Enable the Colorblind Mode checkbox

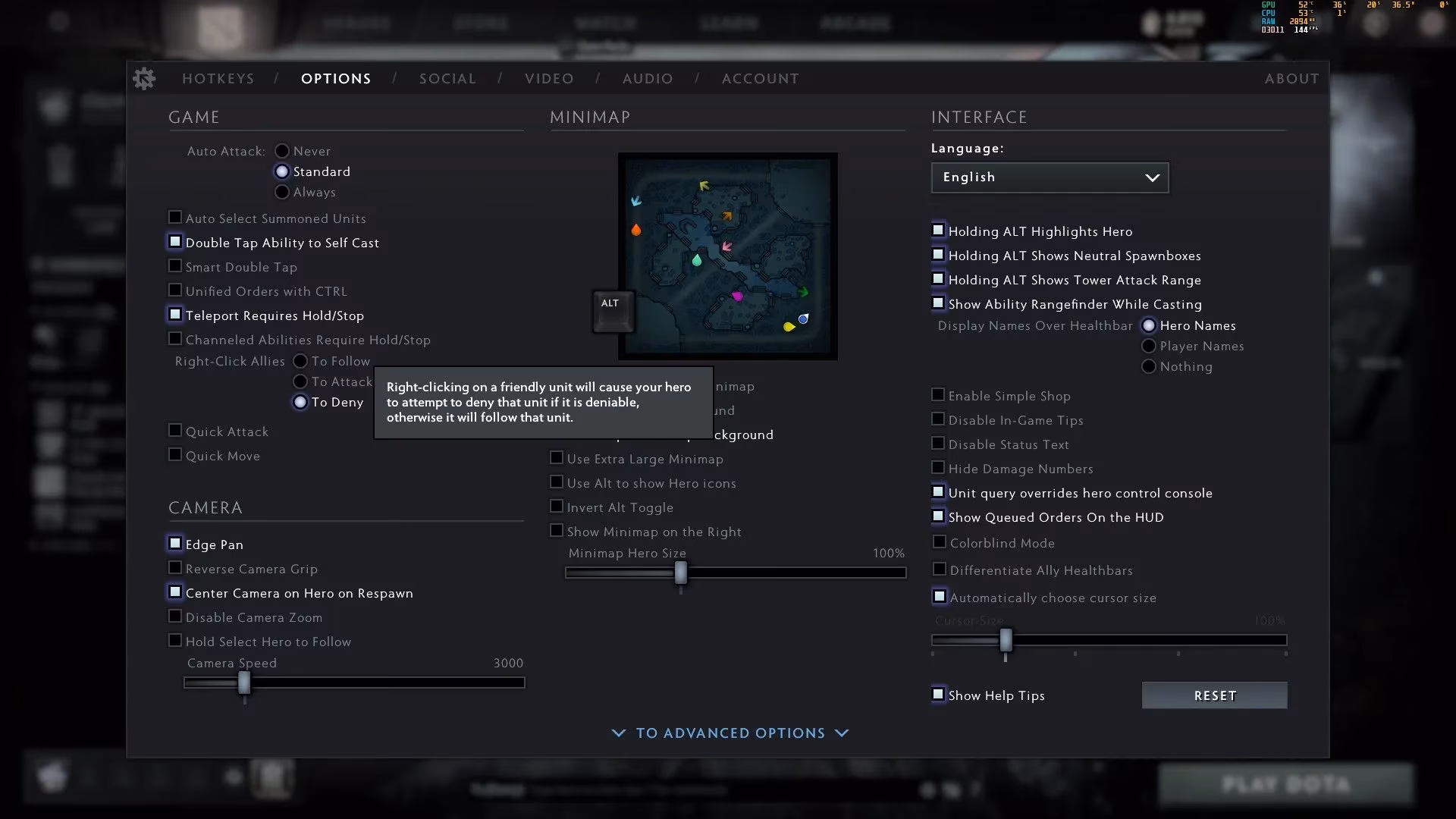tap(938, 541)
